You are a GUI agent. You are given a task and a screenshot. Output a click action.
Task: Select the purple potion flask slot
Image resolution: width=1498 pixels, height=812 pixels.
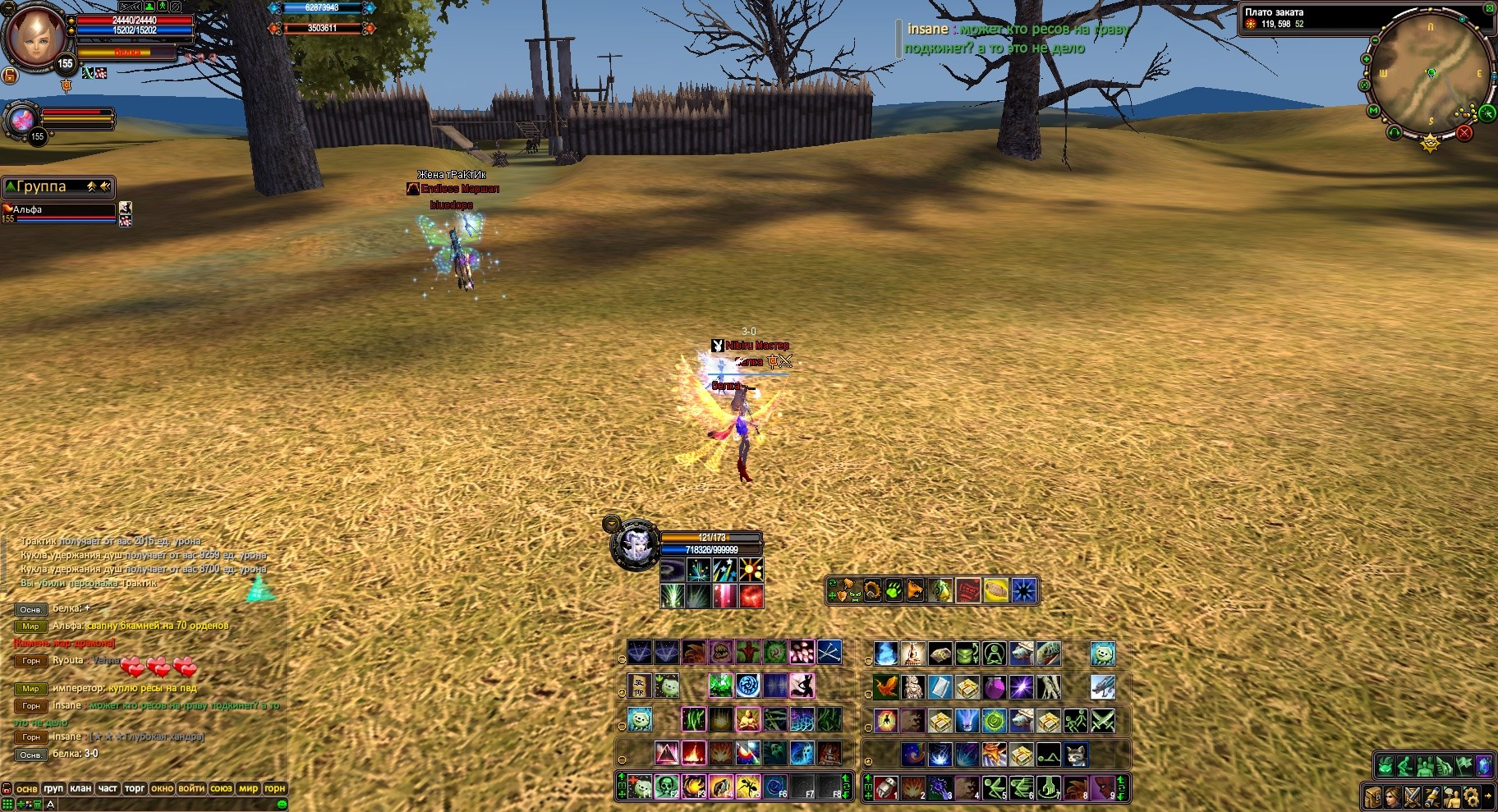click(x=994, y=686)
